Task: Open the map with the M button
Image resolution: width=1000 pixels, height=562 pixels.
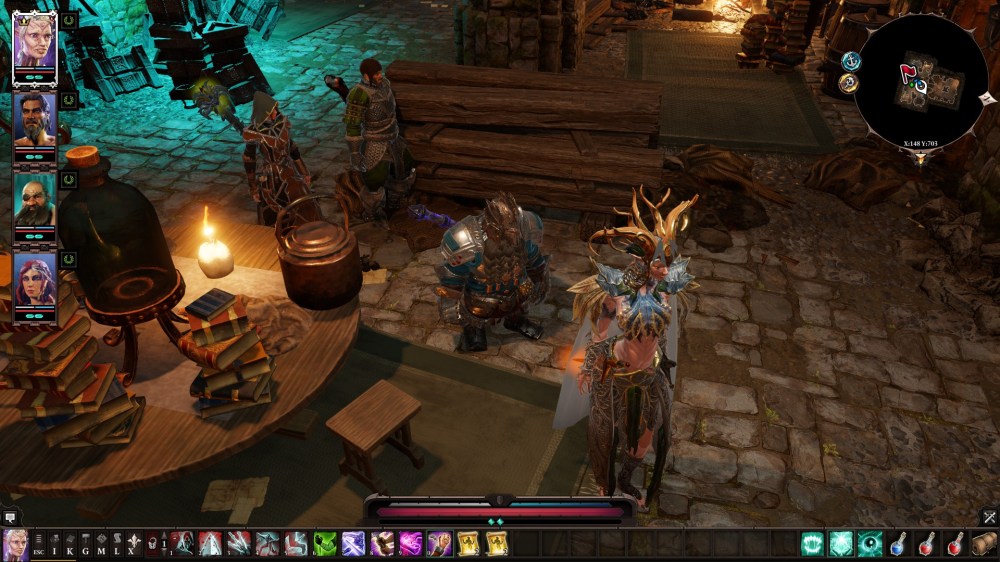Action: [x=101, y=544]
